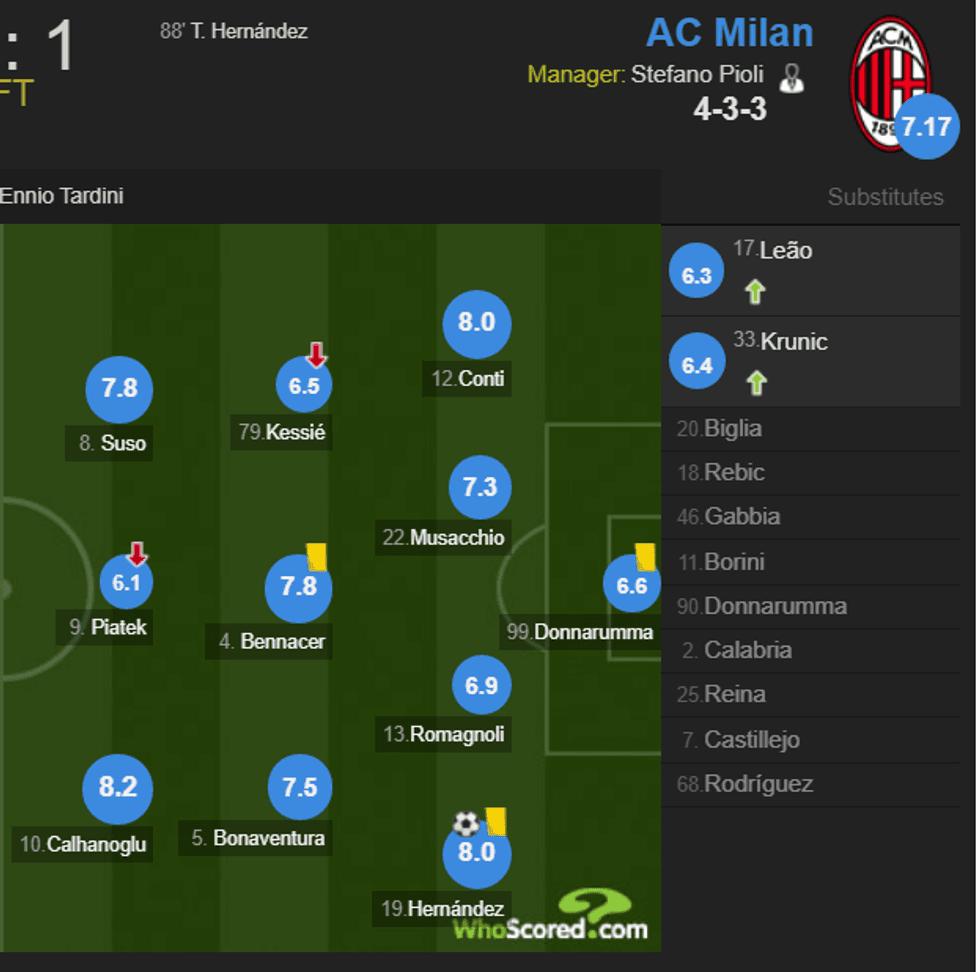
Task: Pick Castillejo in the substitutes list
Action: click(751, 740)
